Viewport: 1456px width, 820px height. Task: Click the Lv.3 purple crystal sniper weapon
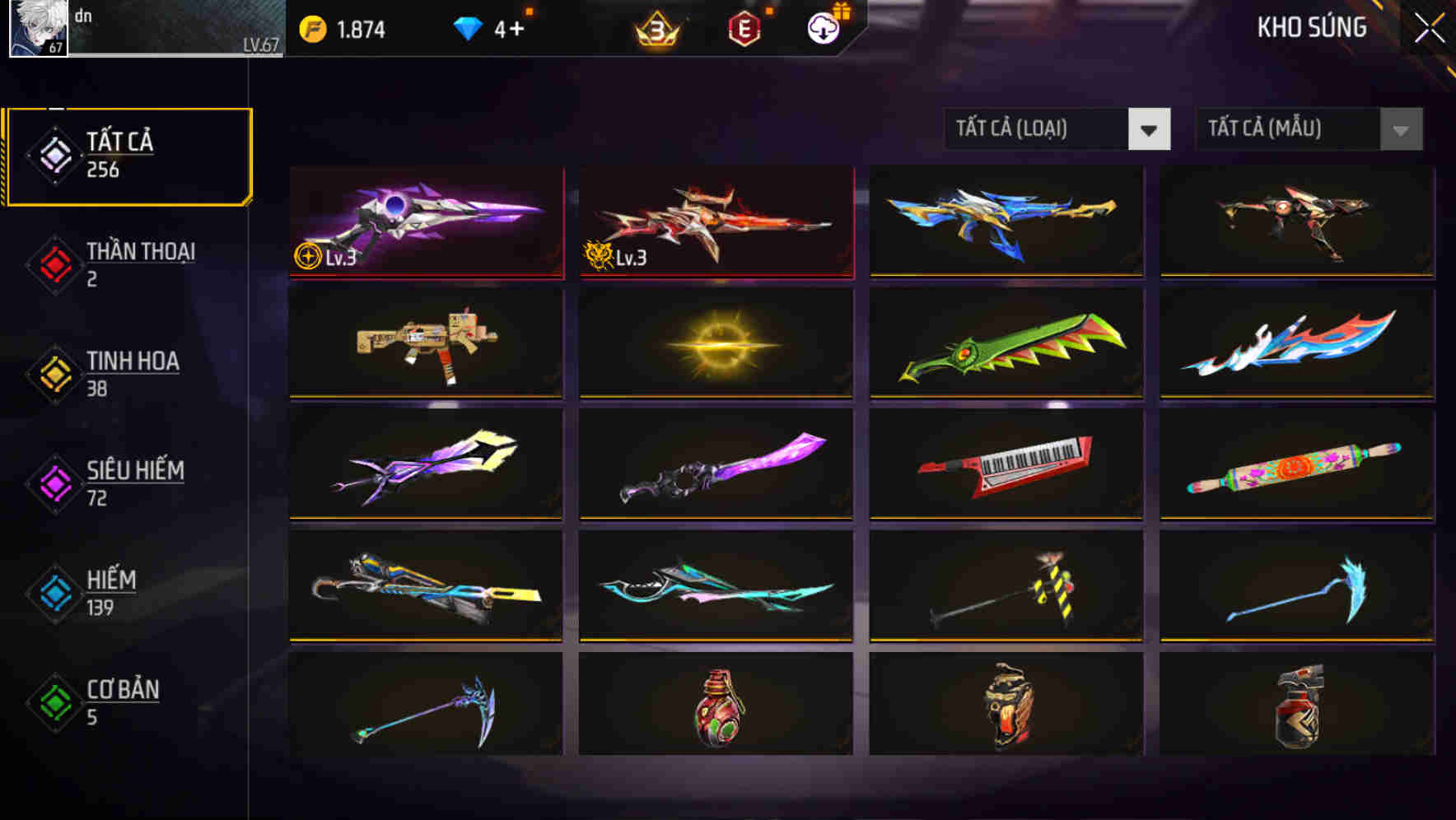425,221
